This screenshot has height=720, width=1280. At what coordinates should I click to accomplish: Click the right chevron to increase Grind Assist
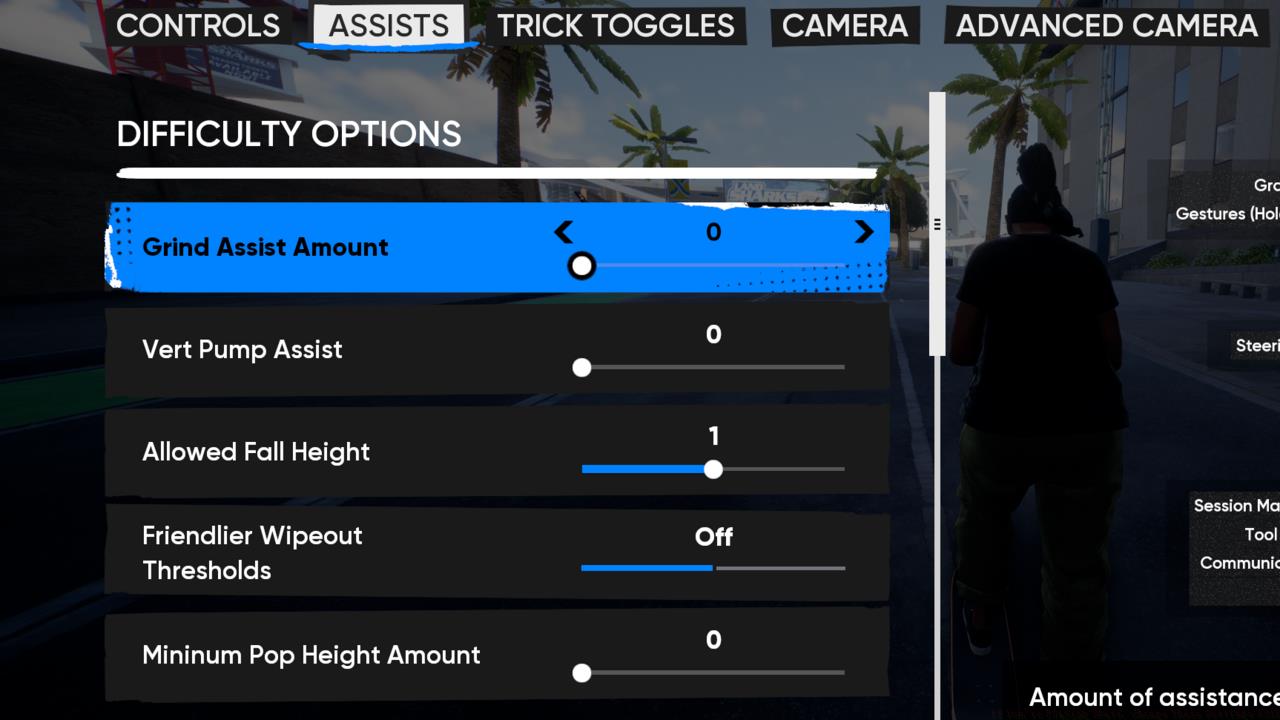pyautogui.click(x=864, y=232)
